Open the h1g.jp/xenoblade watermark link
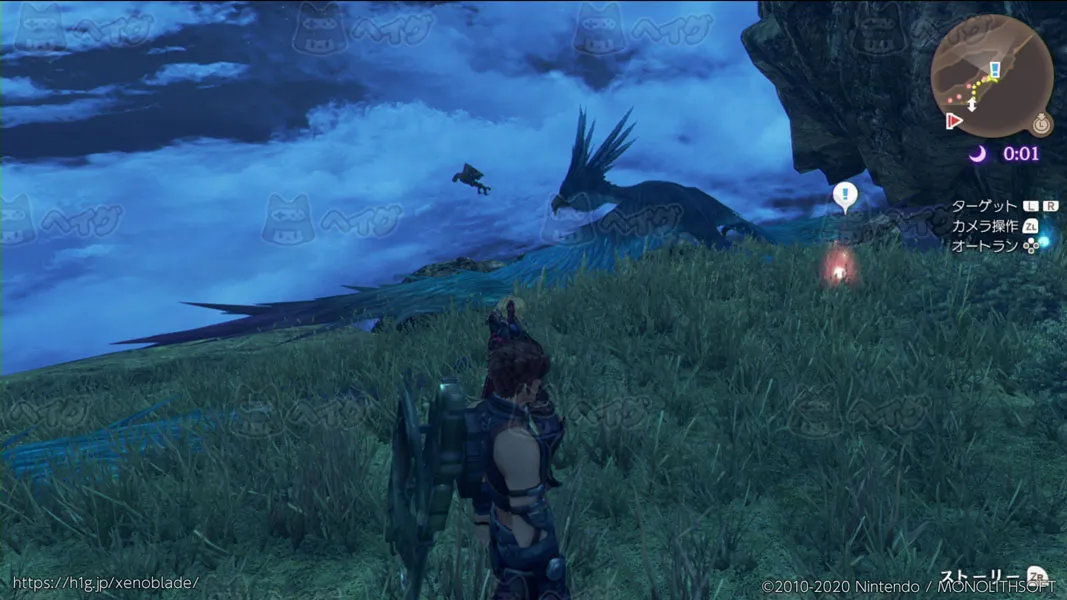The image size is (1067, 600). [x=105, y=582]
